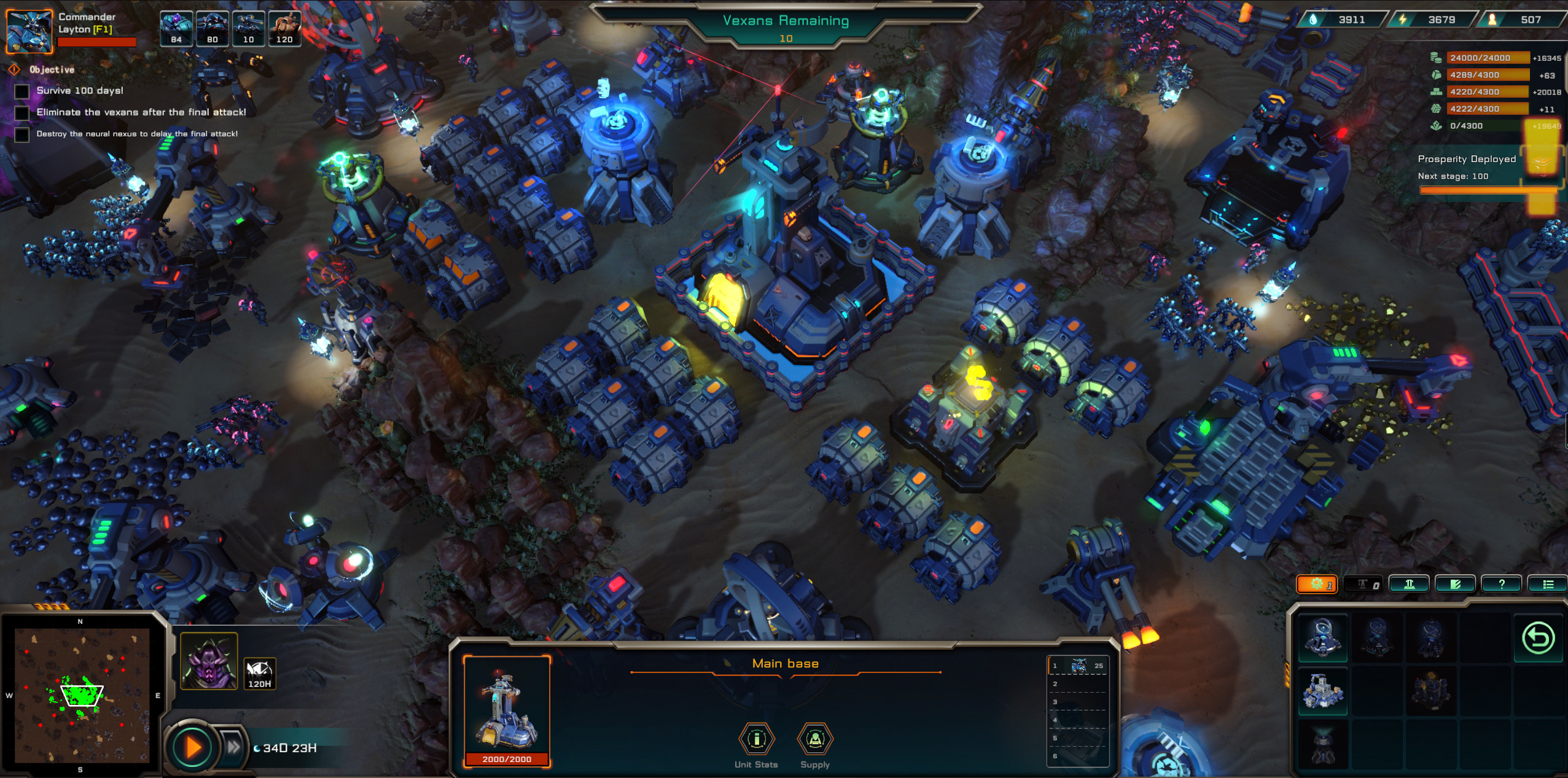Click the green army area on the minimap
1568x778 pixels.
(x=83, y=695)
